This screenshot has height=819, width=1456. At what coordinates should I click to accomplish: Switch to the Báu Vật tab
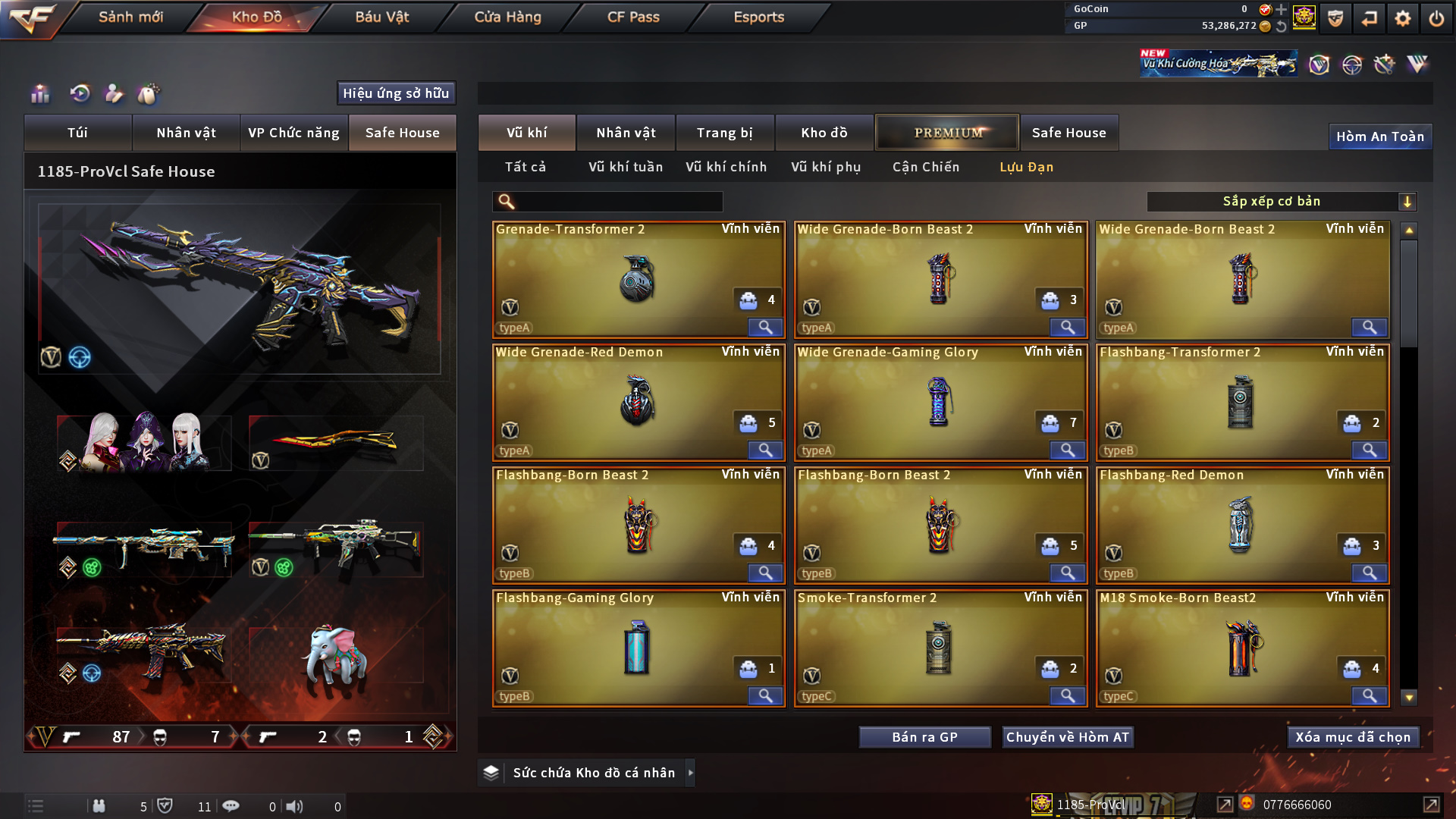[x=381, y=17]
